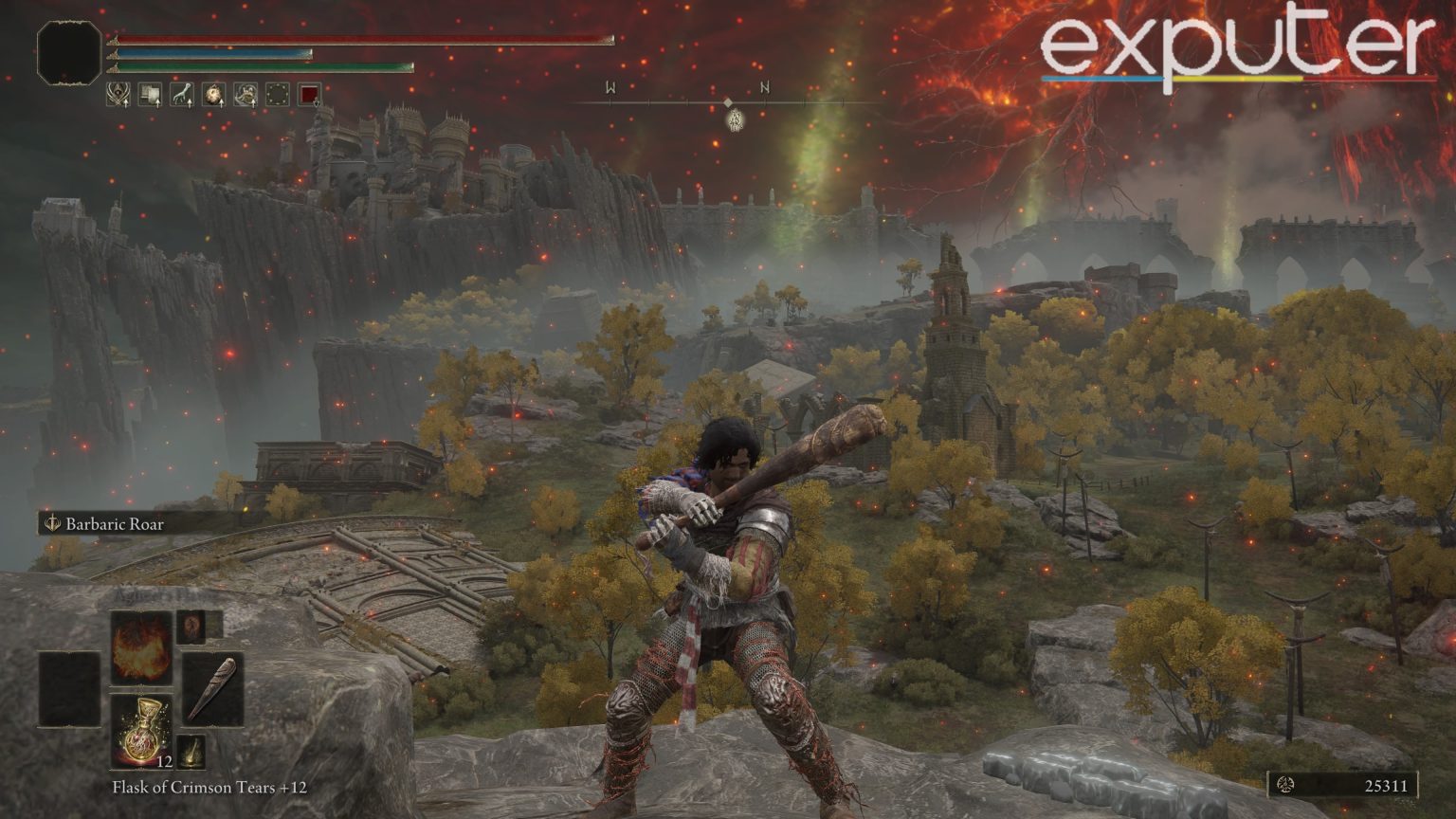Viewport: 1456px width, 819px height.
Task: Click the Barbaric Roar skill icon
Action: pyautogui.click(x=52, y=522)
